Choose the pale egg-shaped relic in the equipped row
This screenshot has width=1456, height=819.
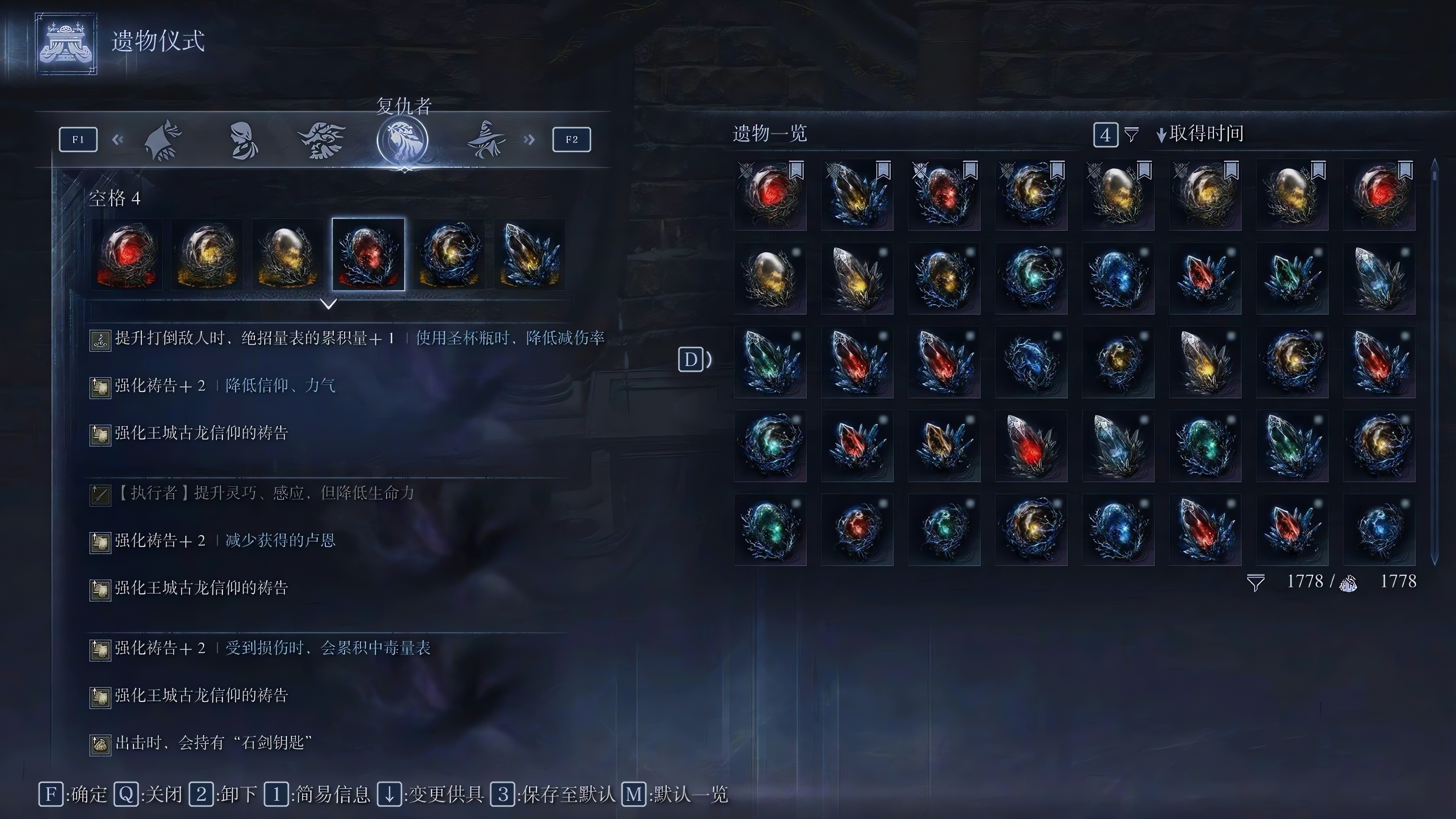click(288, 255)
